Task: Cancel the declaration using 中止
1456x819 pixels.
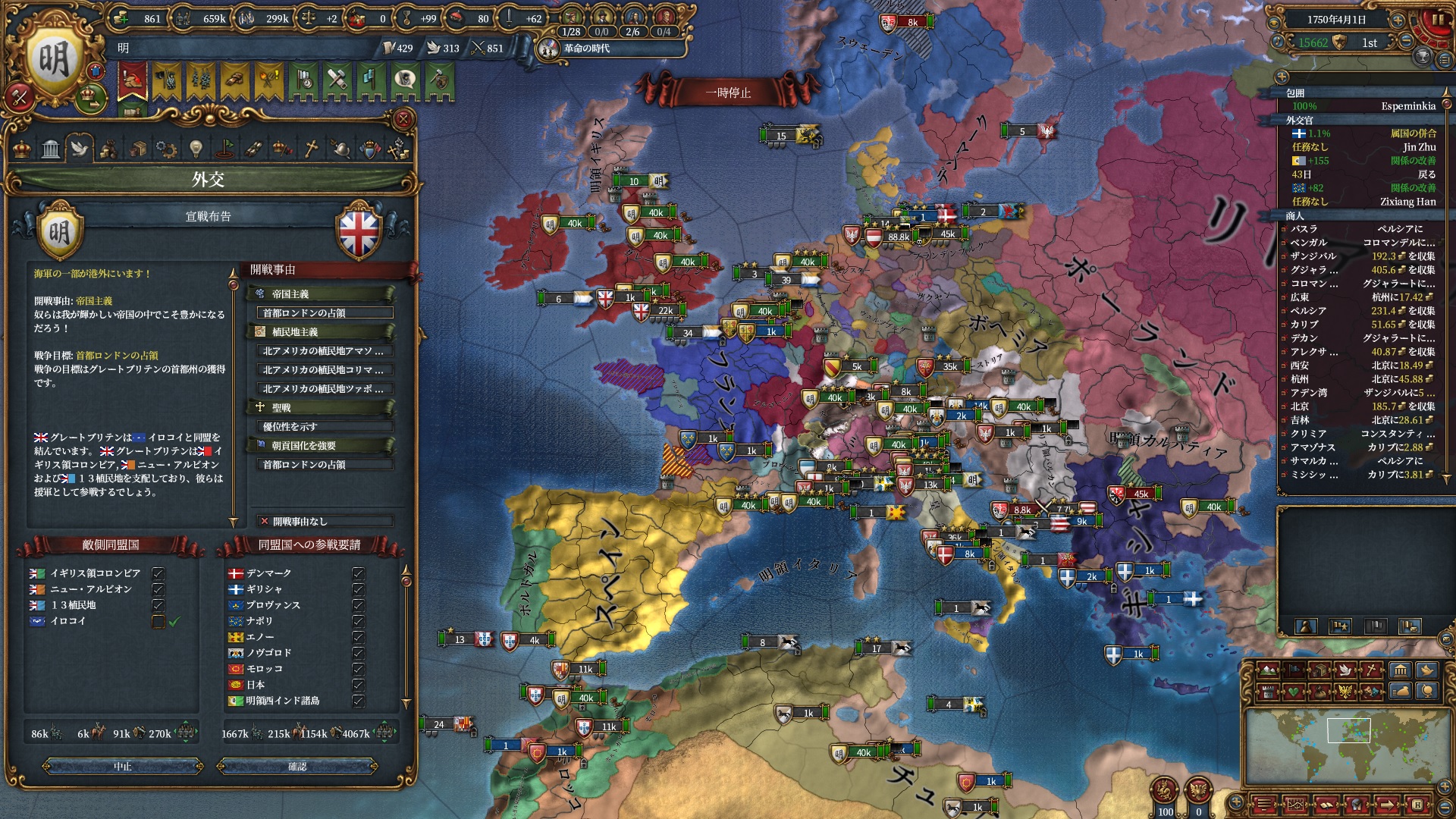Action: 123,767
